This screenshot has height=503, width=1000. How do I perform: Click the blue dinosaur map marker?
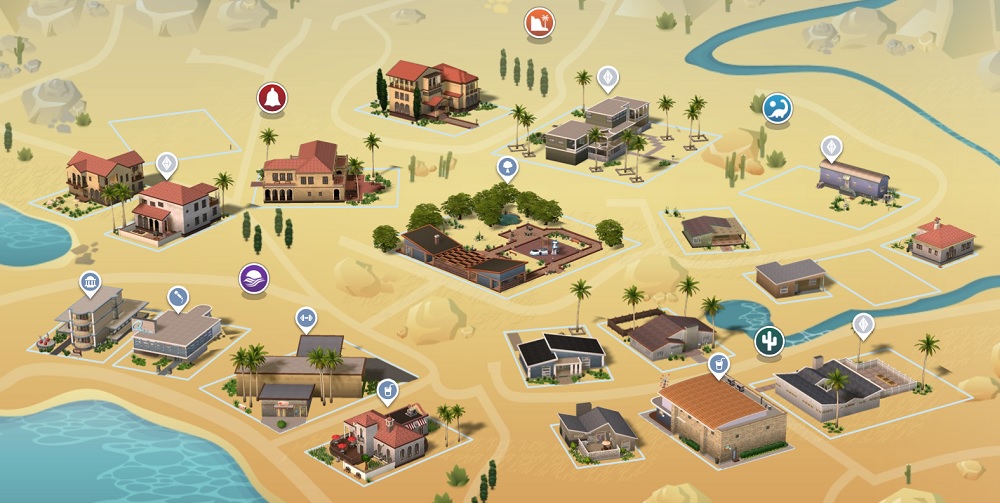pos(777,108)
